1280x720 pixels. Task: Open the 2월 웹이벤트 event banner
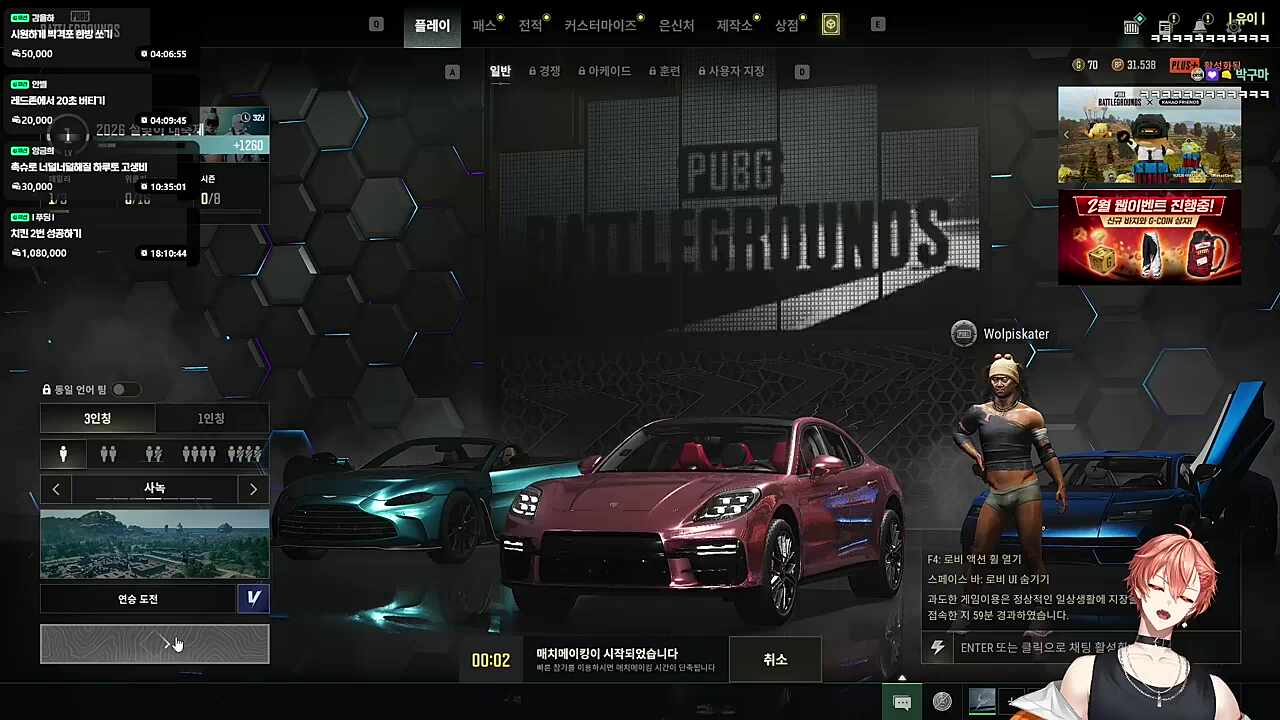click(x=1149, y=237)
